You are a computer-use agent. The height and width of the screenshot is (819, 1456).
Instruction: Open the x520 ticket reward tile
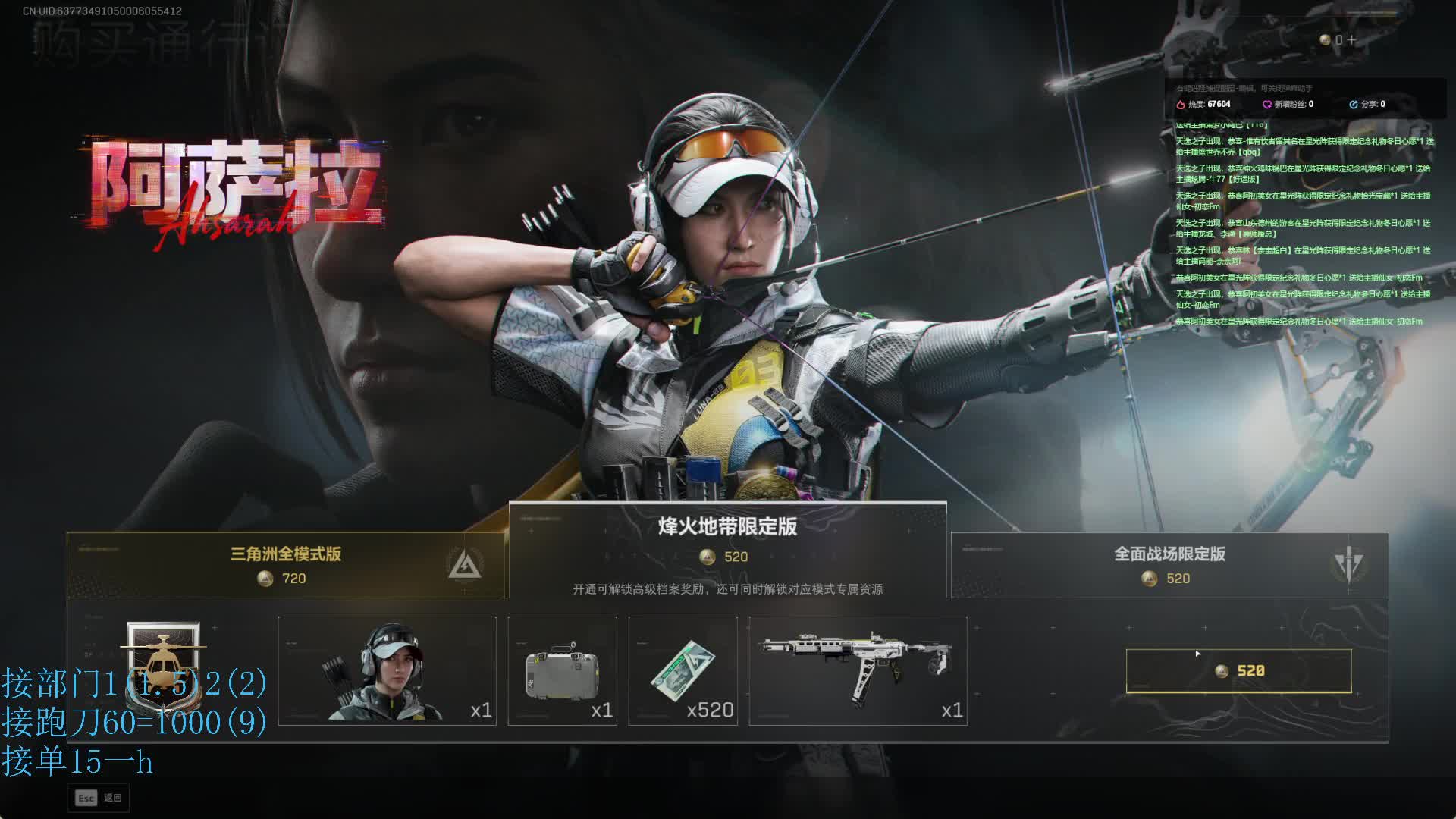point(682,670)
